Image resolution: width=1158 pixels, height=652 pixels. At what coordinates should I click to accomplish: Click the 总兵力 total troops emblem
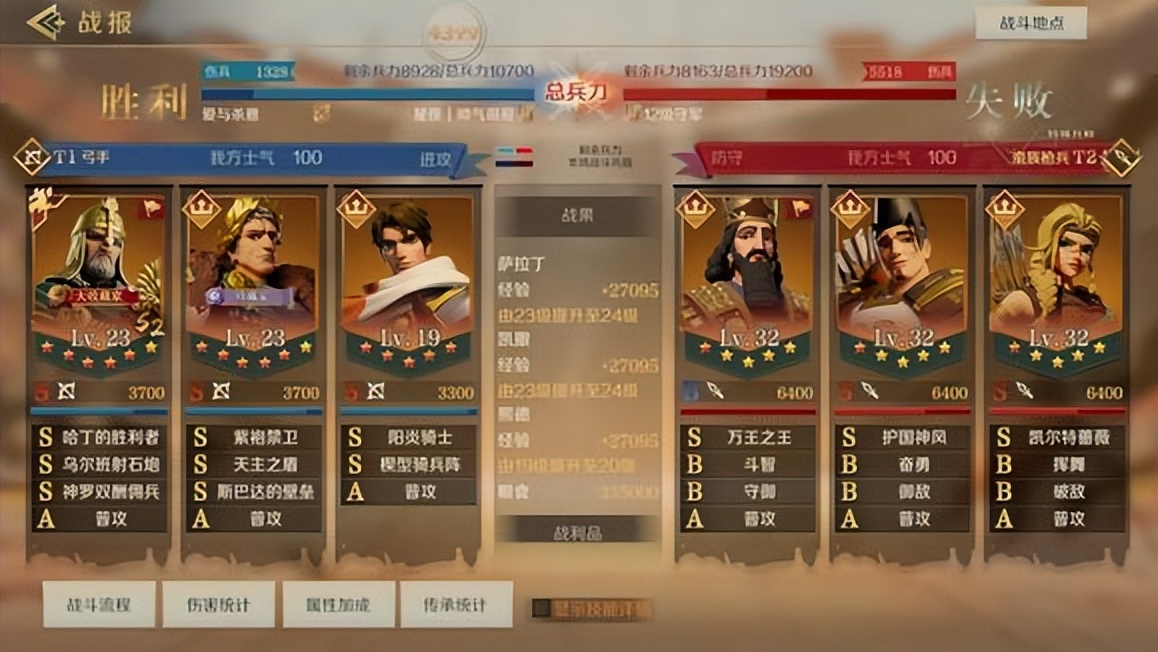(577, 92)
